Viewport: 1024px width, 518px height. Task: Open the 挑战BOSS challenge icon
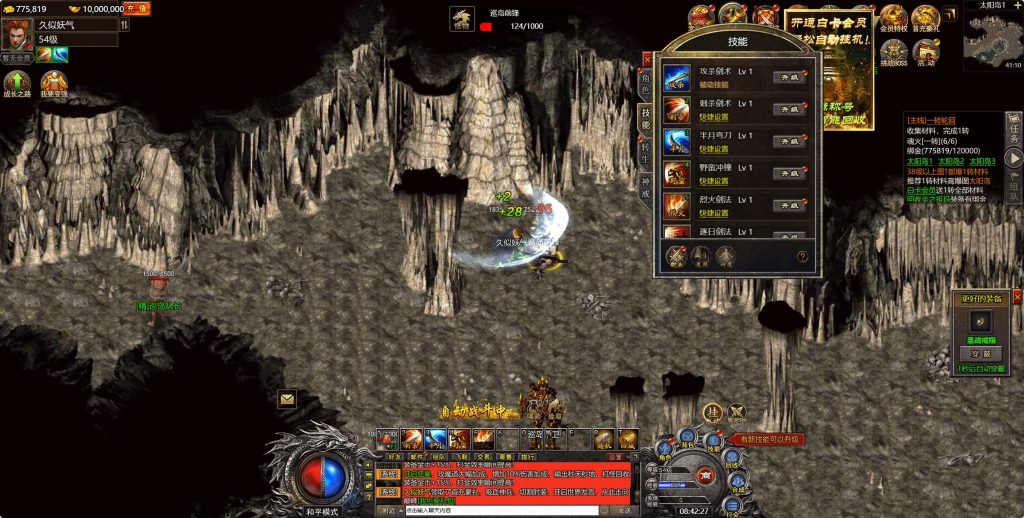pos(893,52)
